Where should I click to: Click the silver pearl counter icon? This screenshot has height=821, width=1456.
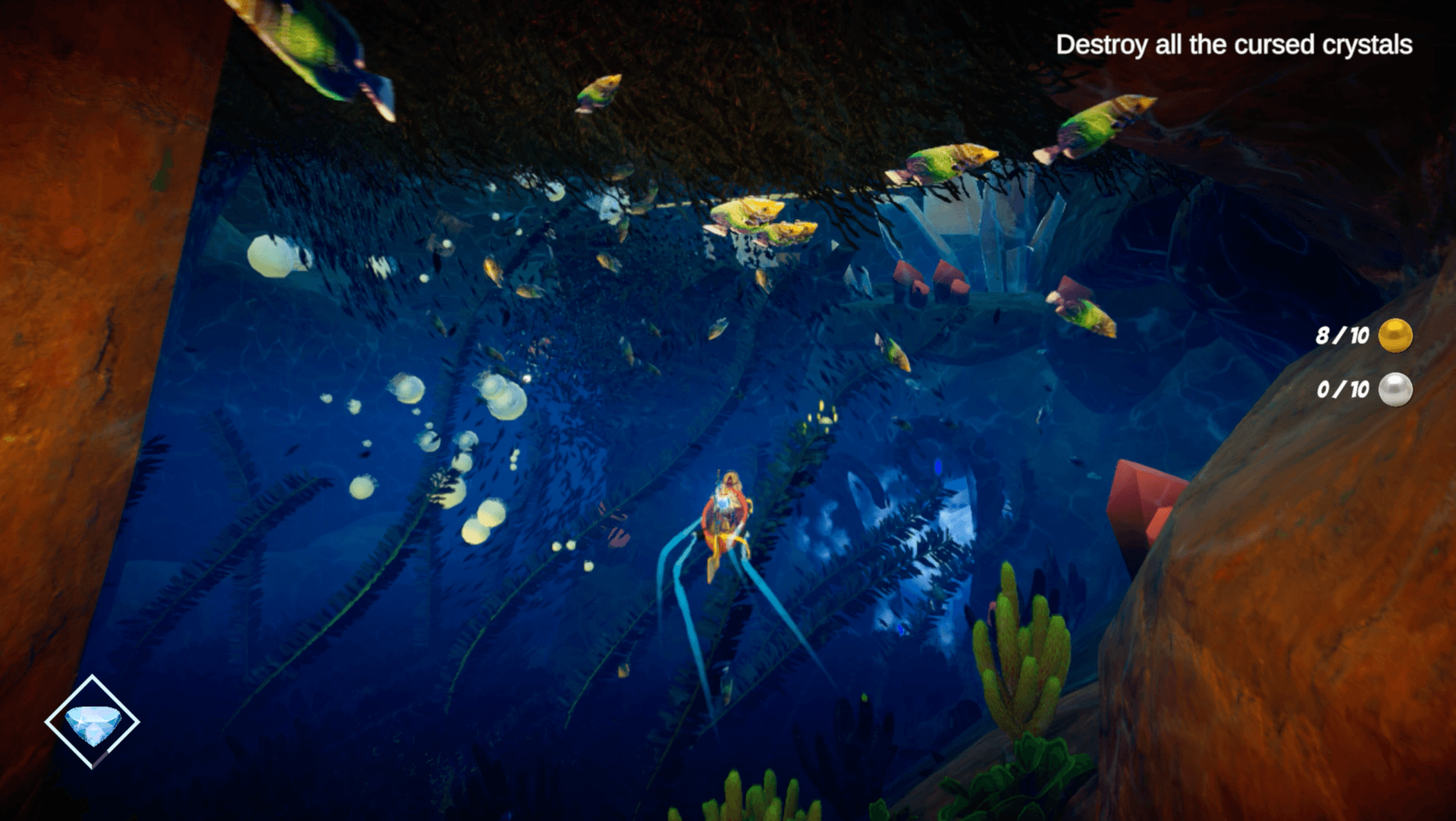1397,390
